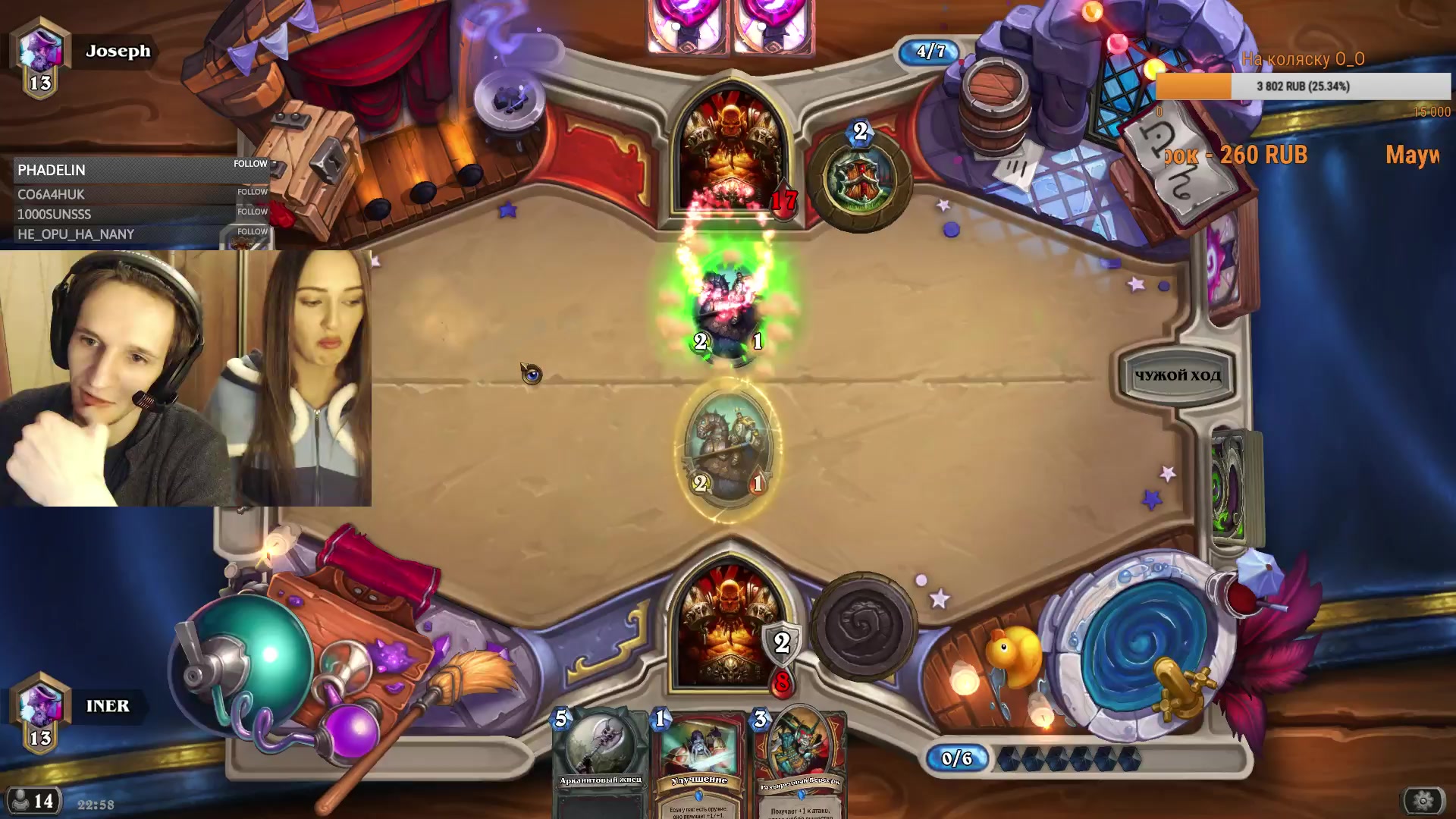Click the opponent's Armor Up hero power

coord(860,180)
